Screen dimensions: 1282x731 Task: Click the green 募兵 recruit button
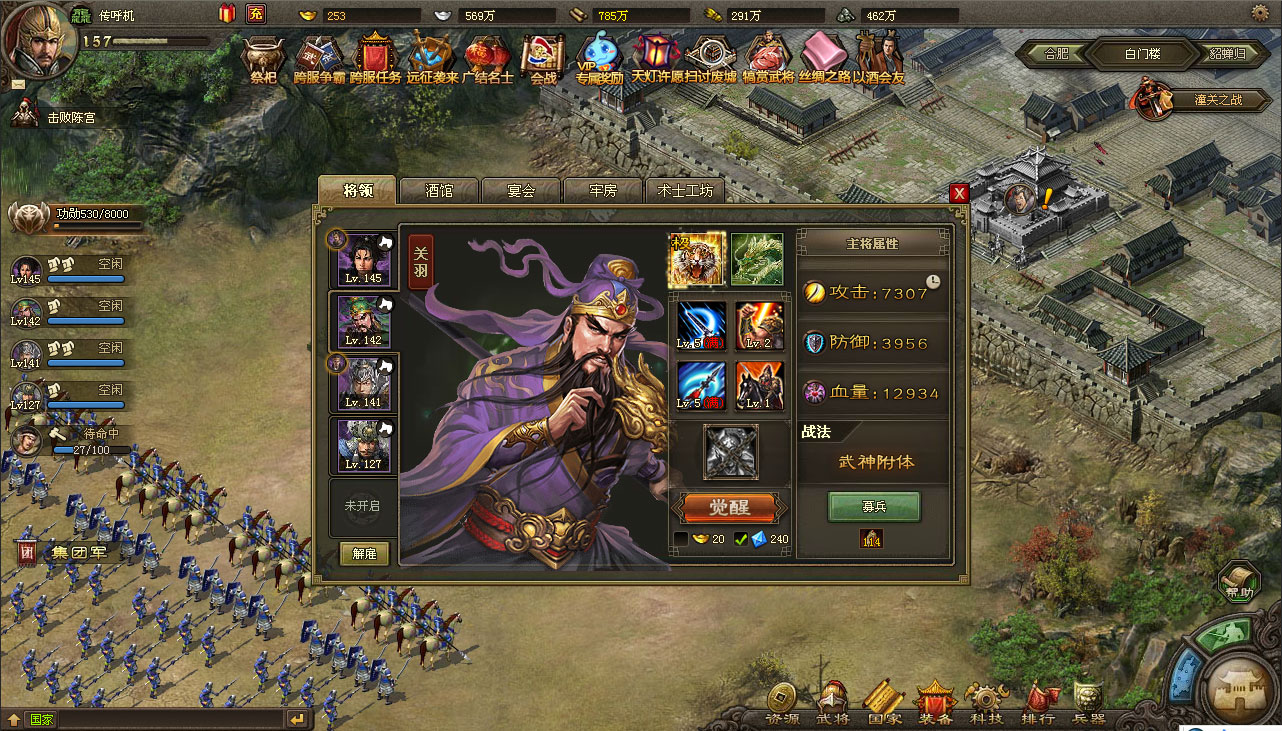[x=874, y=506]
